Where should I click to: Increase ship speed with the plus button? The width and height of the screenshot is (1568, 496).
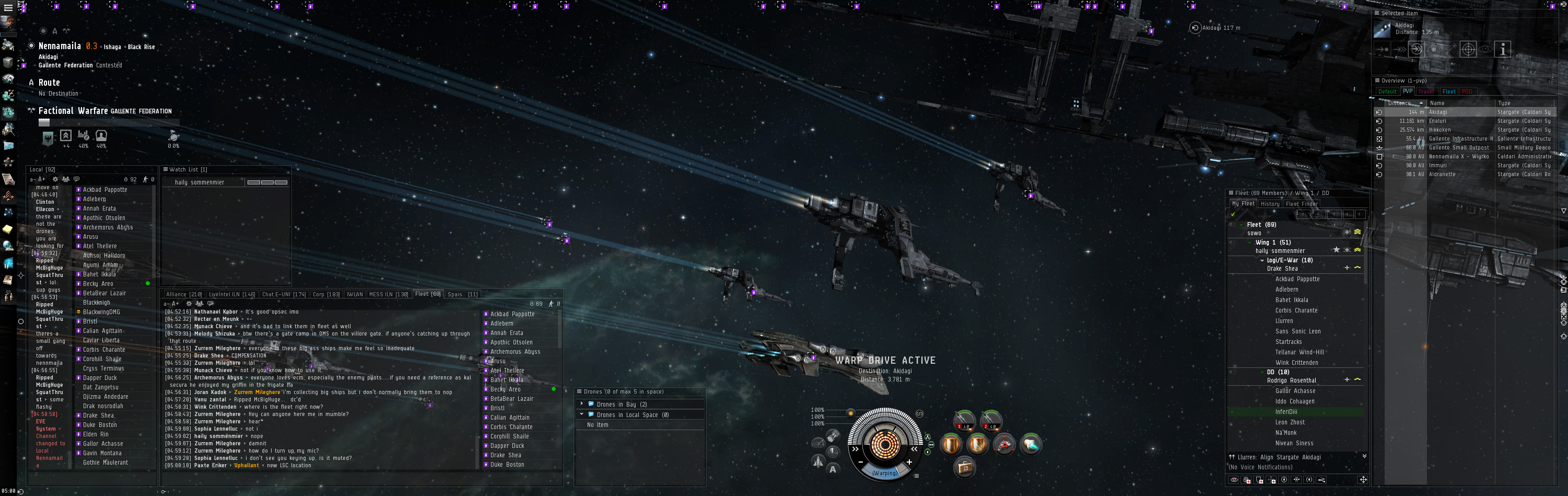[x=909, y=463]
